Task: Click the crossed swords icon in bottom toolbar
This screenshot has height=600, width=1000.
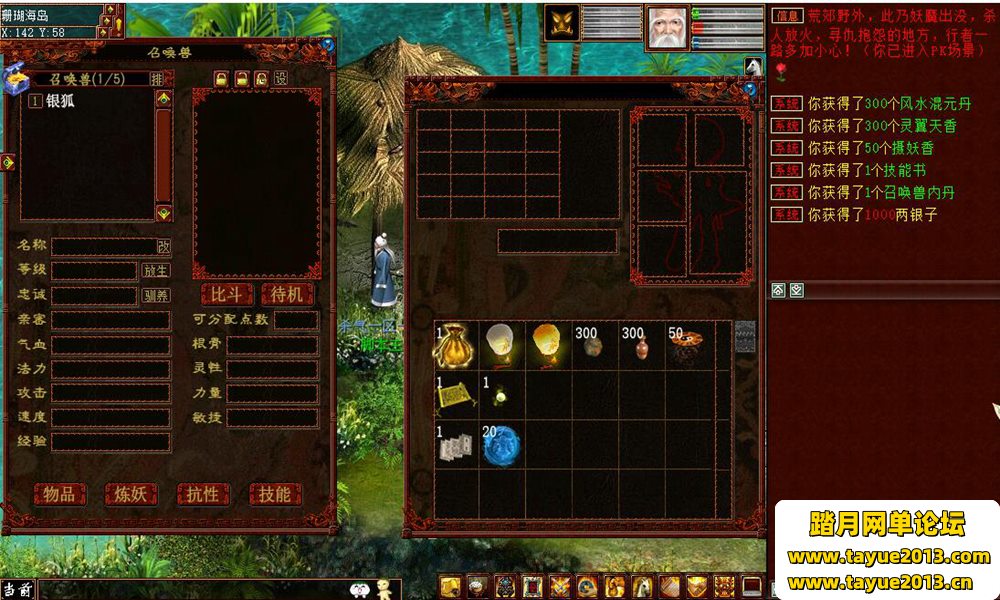Action: pos(561,587)
